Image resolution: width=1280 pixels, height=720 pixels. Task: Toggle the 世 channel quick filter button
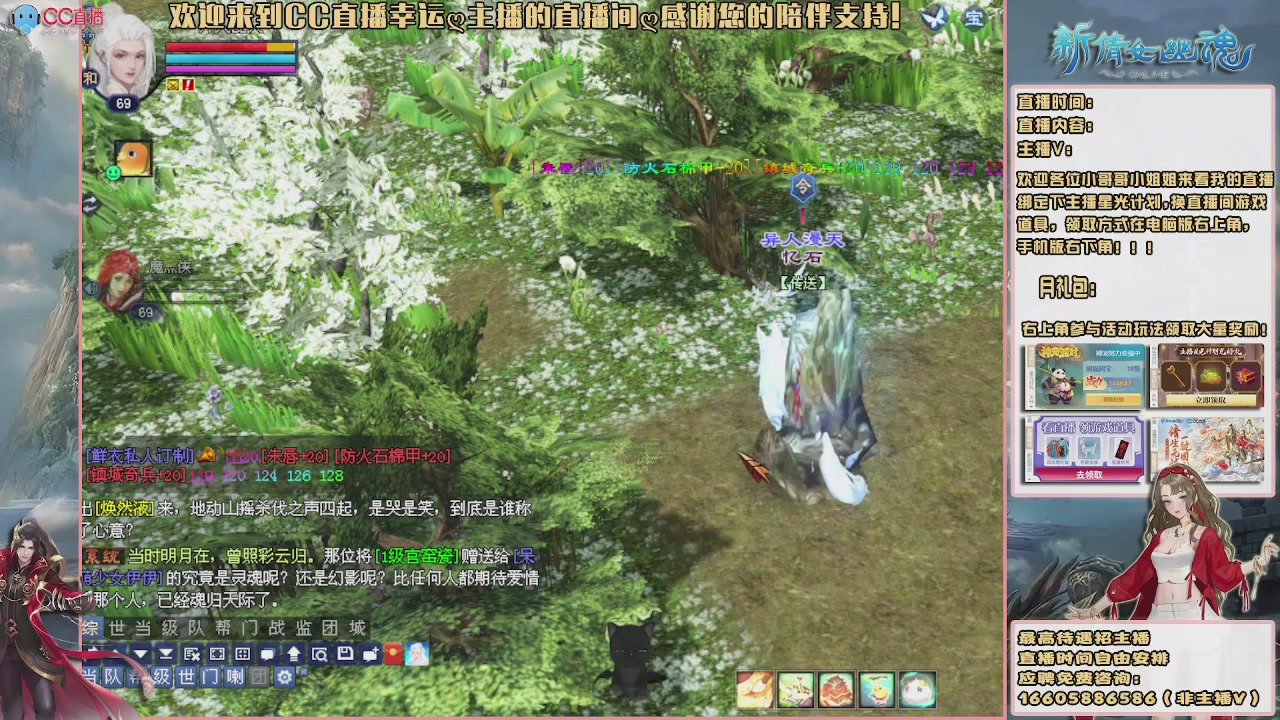[x=184, y=677]
